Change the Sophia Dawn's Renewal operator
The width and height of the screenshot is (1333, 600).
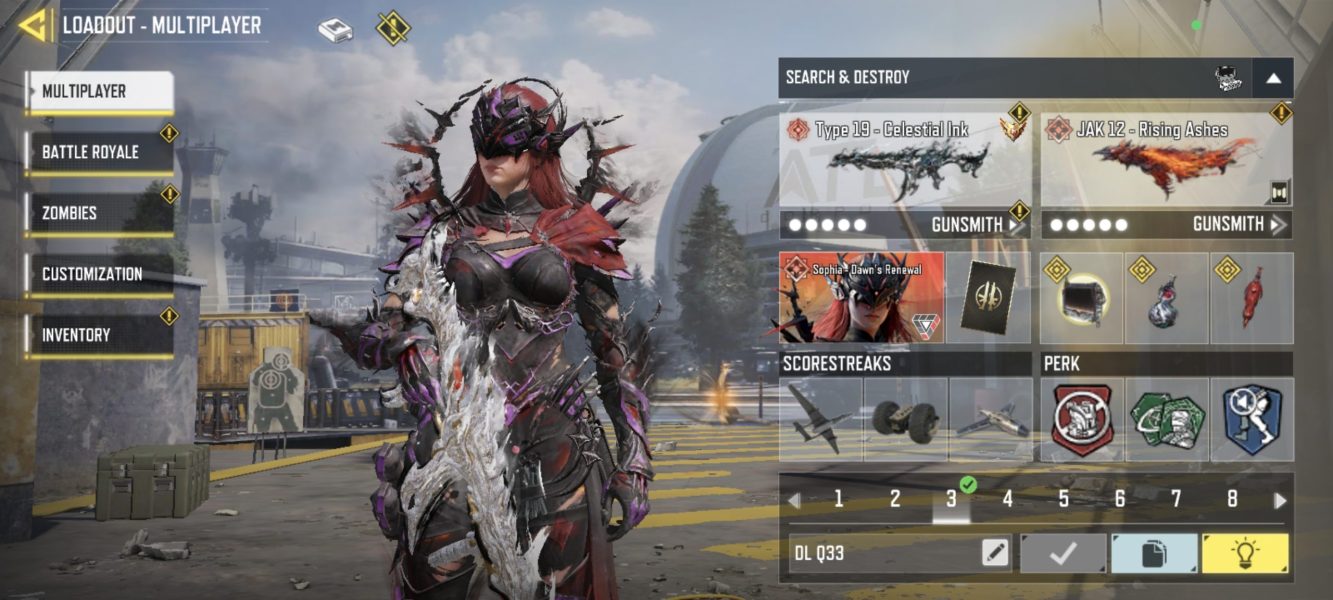861,298
